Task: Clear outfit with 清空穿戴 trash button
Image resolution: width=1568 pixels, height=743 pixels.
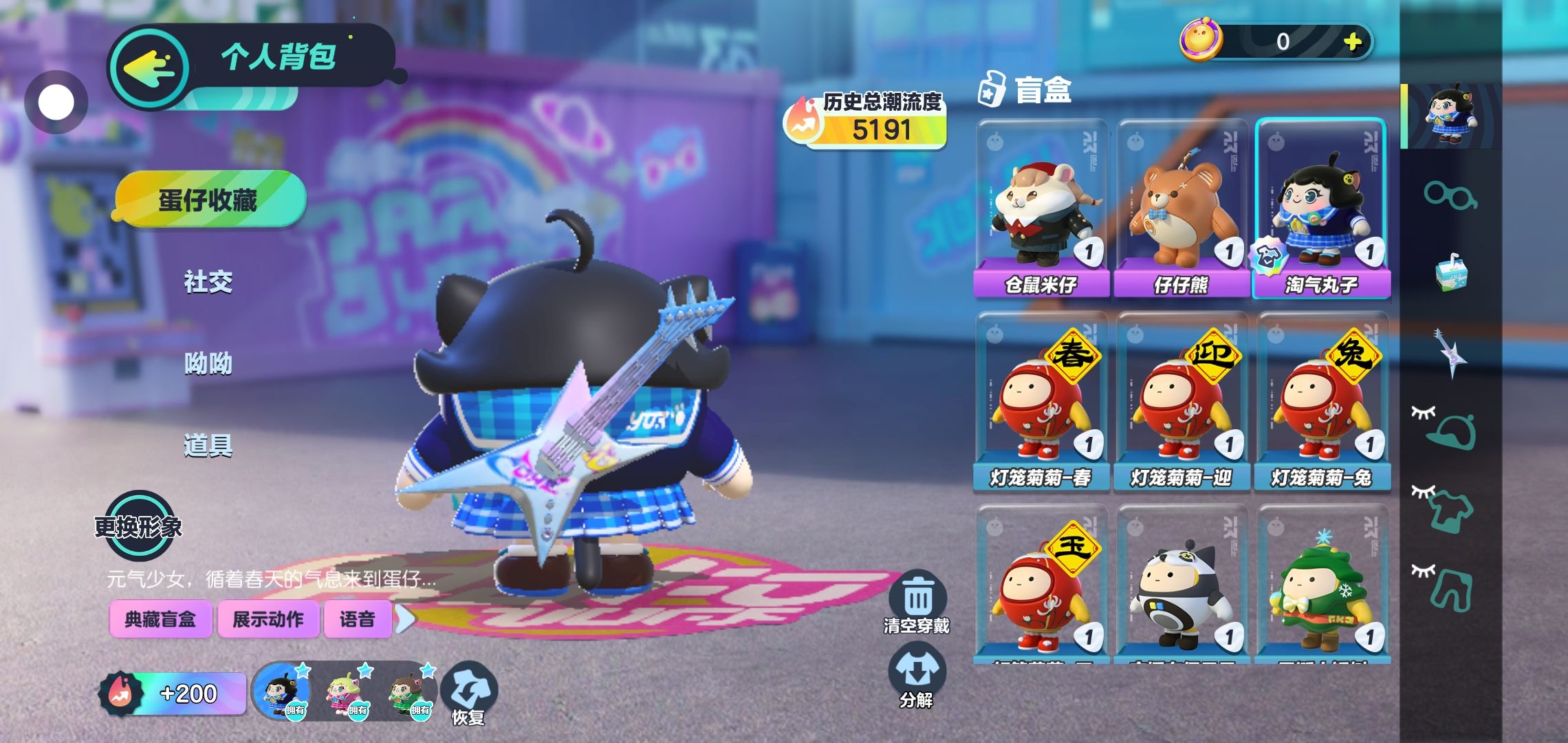Action: coord(917,602)
